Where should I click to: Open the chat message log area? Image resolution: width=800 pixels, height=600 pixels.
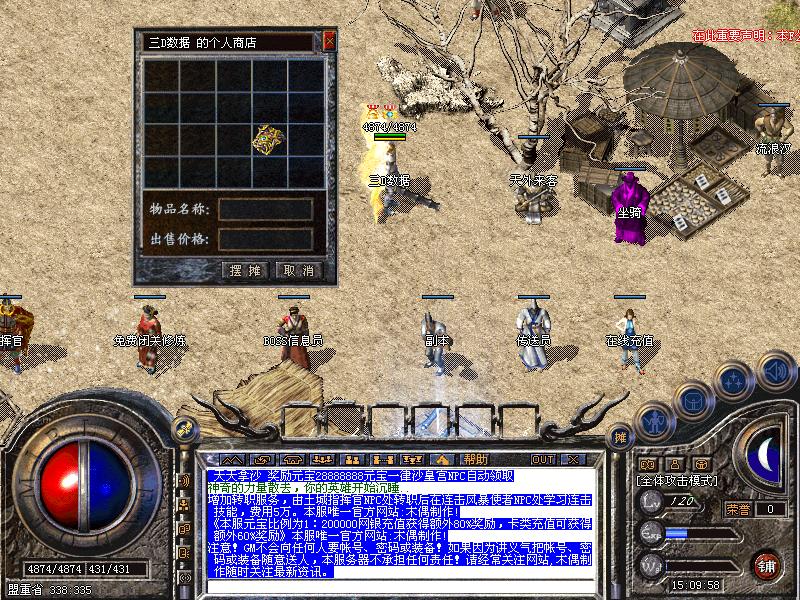(x=400, y=520)
